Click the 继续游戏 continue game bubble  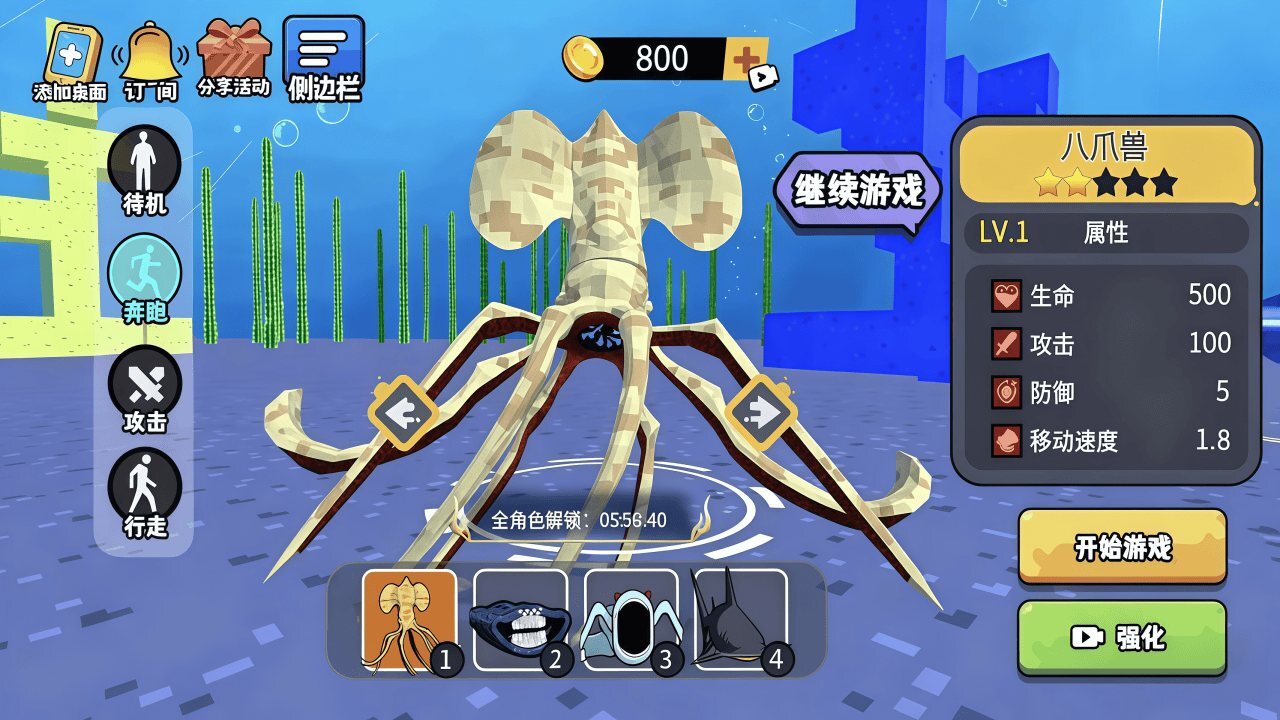(x=858, y=190)
